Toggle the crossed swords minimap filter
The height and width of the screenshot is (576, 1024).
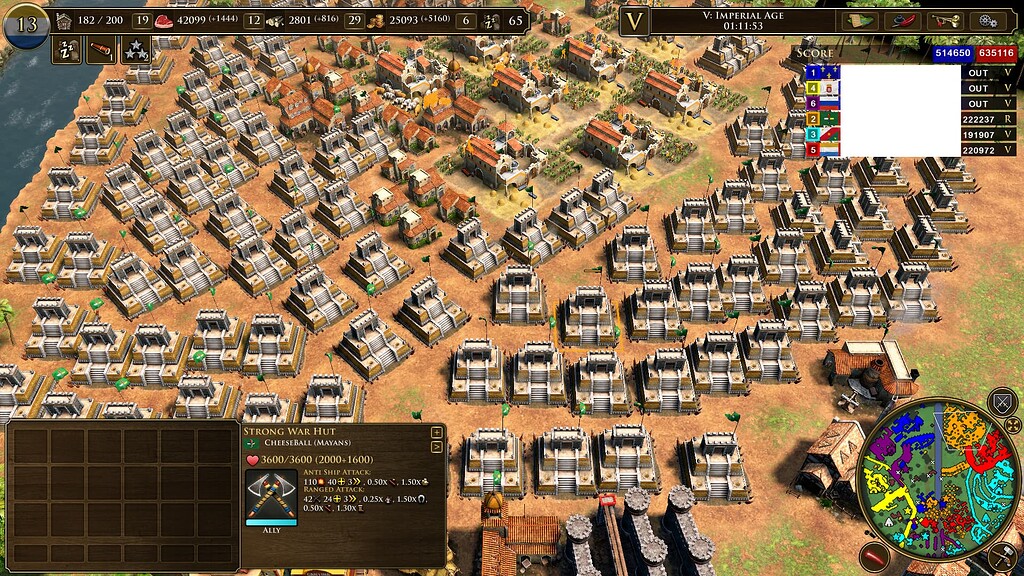(1001, 403)
